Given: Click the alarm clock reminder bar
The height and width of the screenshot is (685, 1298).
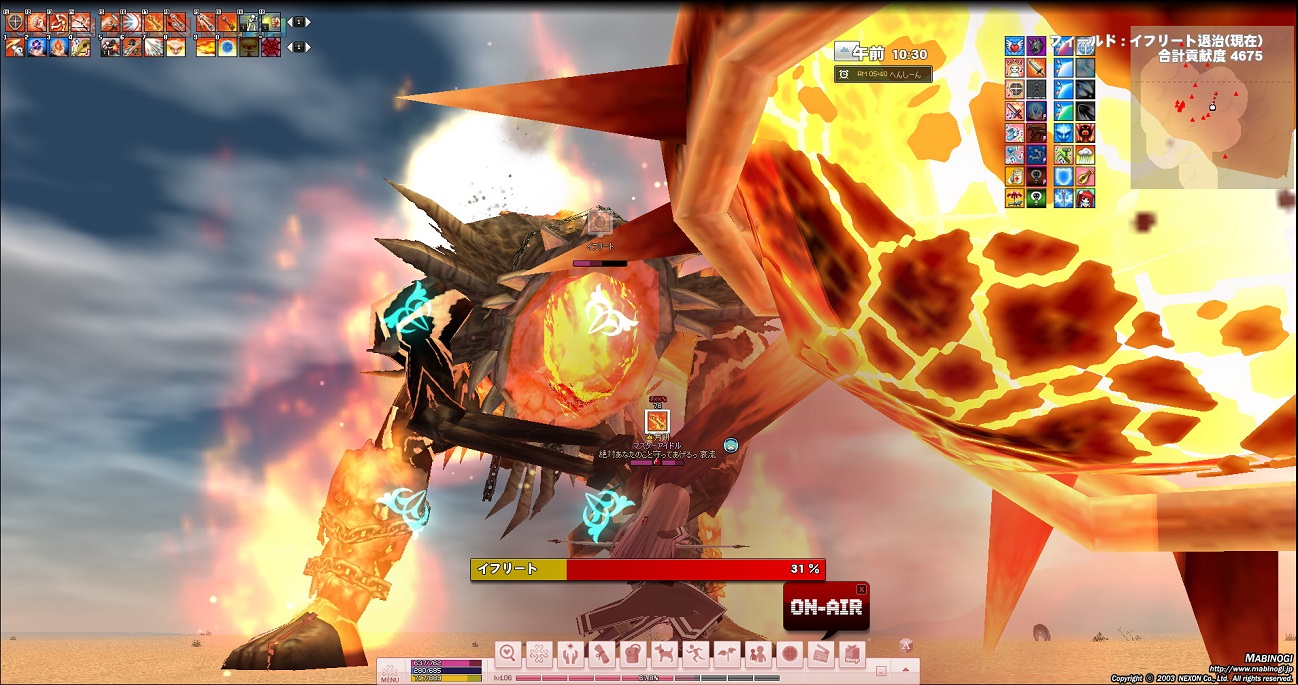Looking at the screenshot, I should [882, 74].
